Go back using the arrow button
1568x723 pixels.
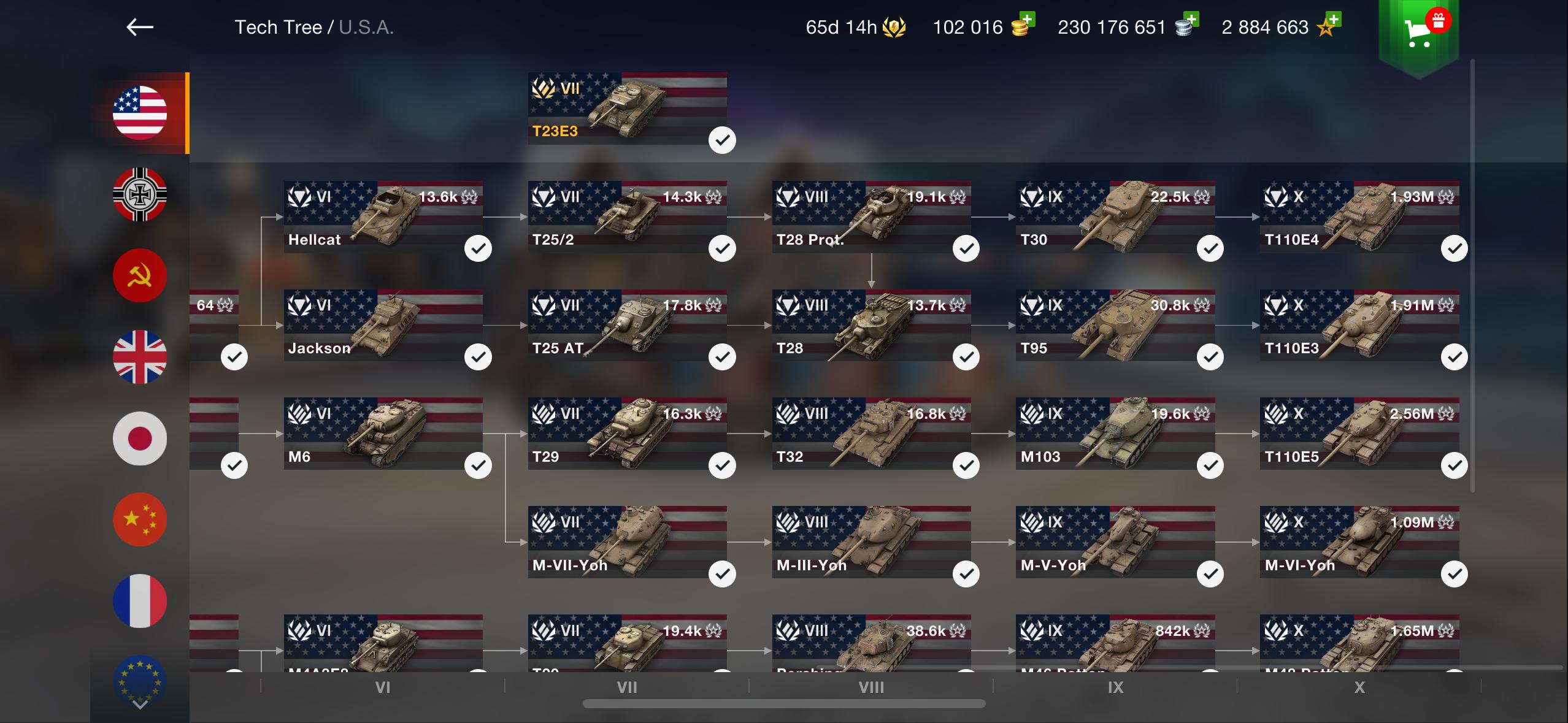pos(140,27)
